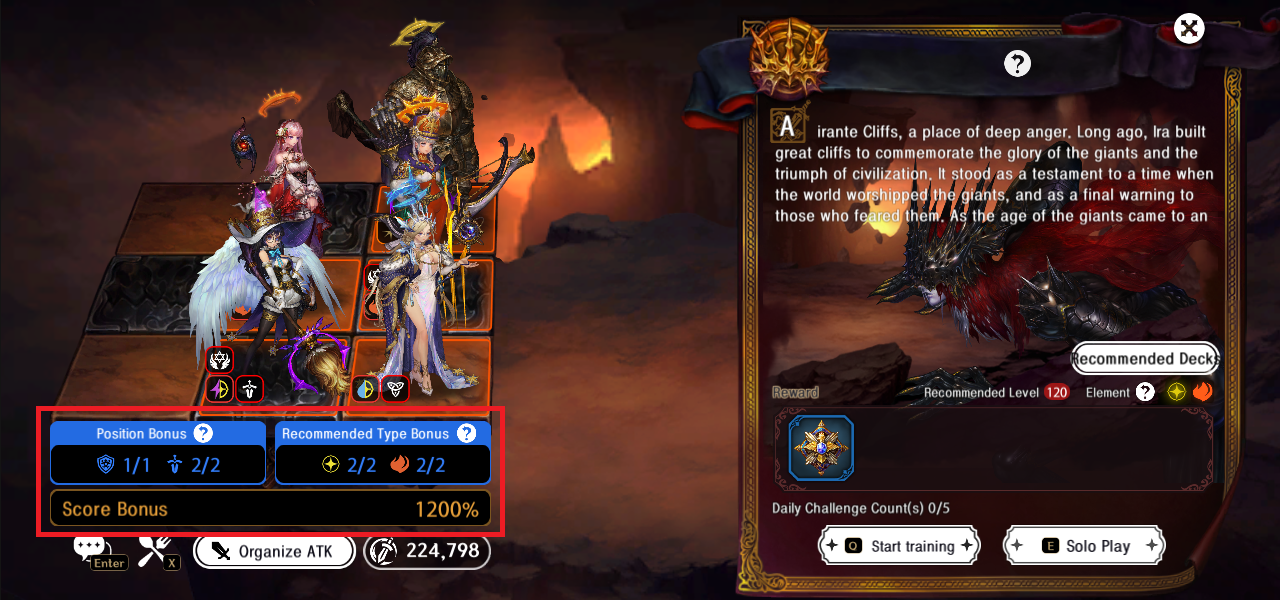Open Position Bonus help
This screenshot has width=1280, height=600.
click(x=203, y=433)
